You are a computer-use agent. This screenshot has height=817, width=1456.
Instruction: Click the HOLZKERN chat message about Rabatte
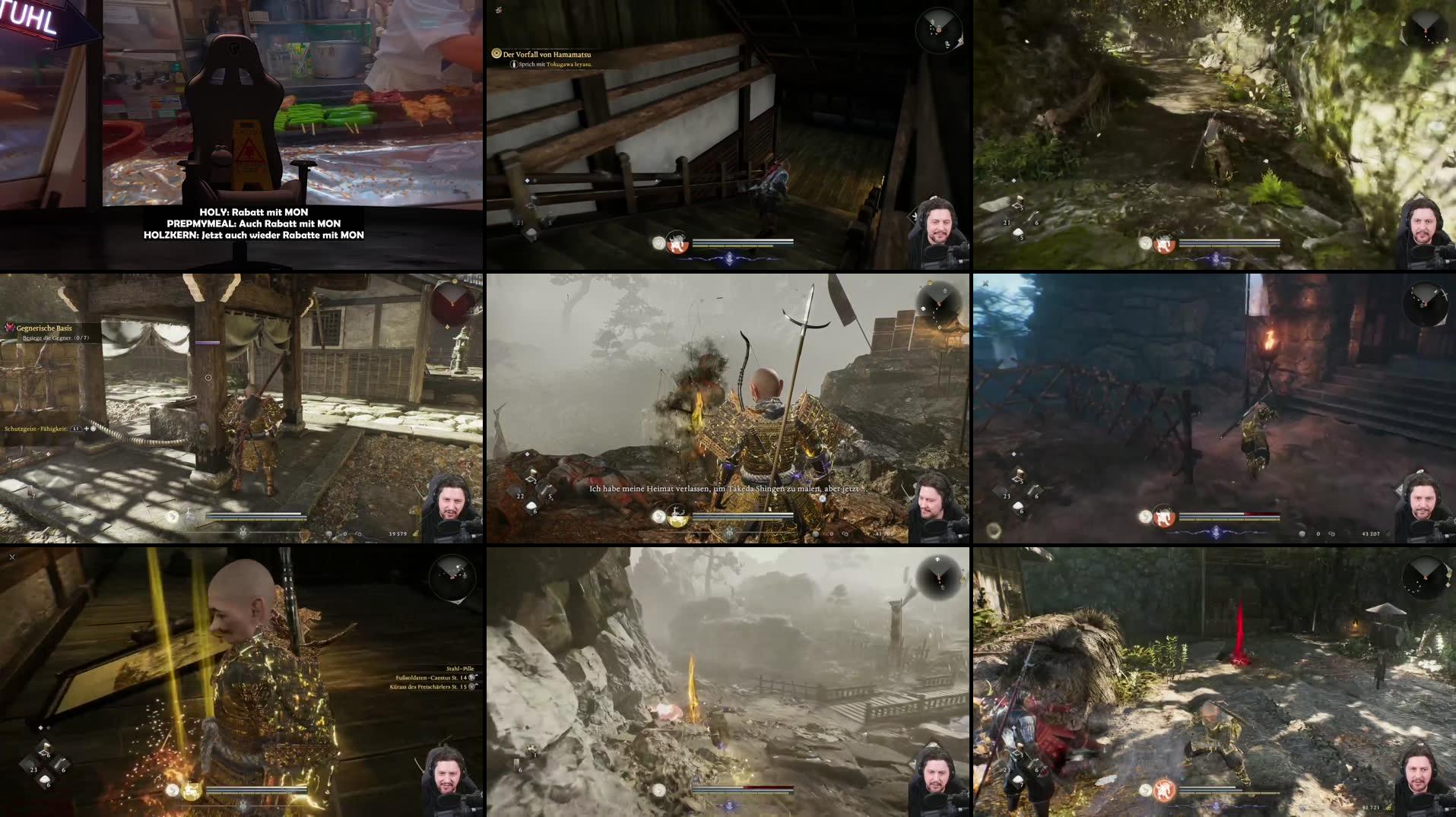coord(253,236)
